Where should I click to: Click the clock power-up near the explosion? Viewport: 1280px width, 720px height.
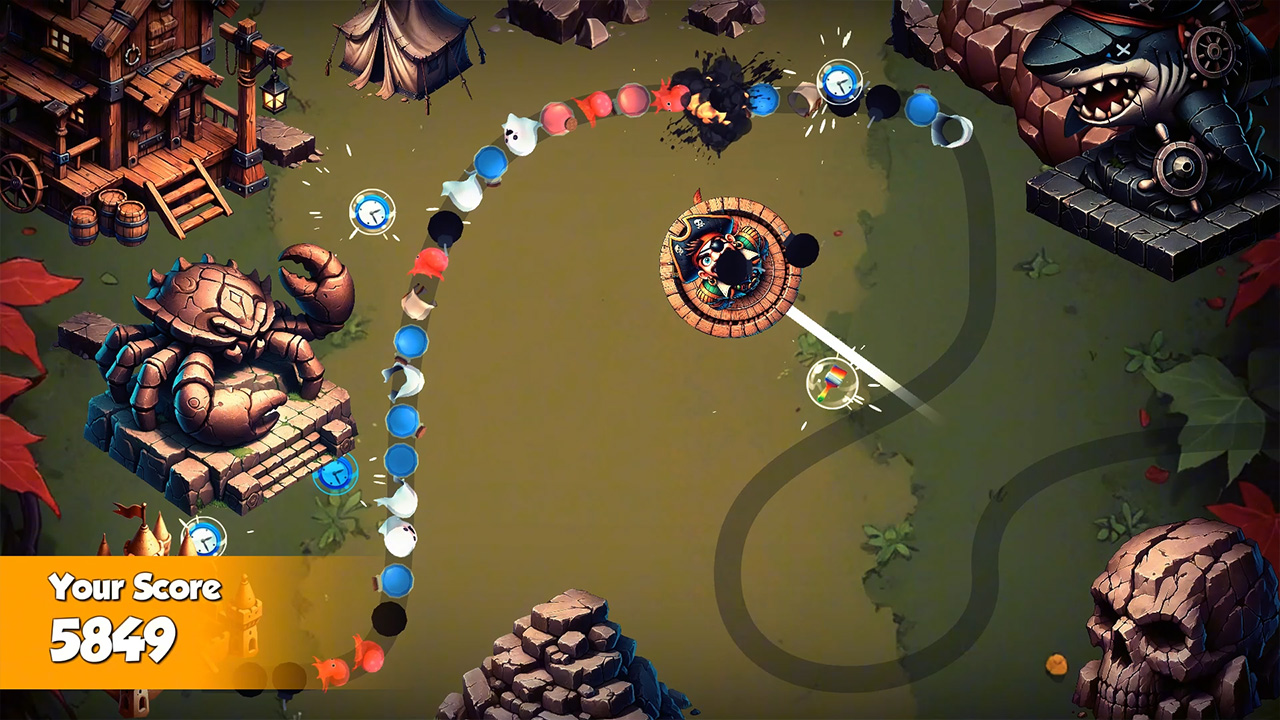[840, 82]
